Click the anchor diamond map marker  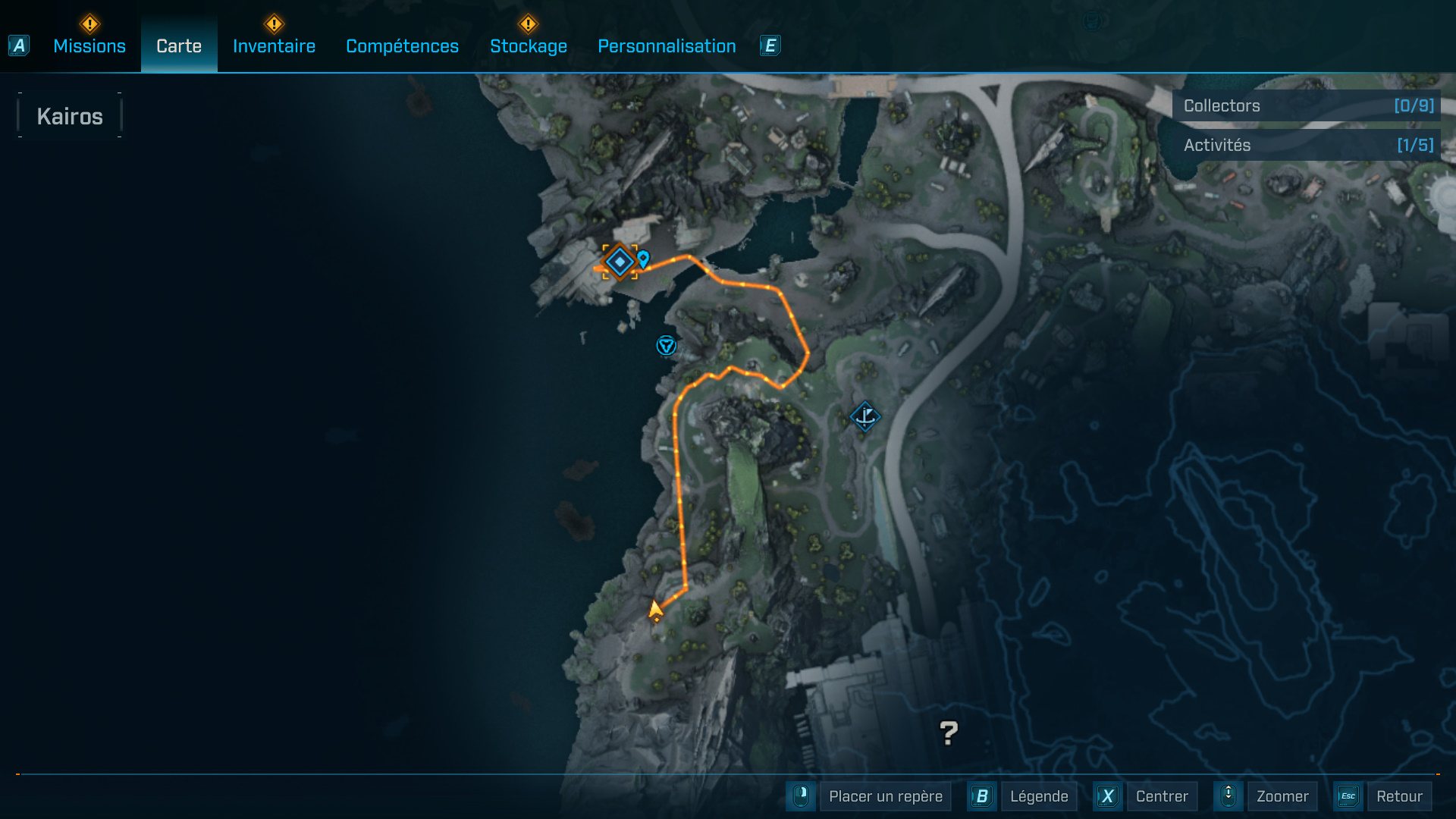864,416
